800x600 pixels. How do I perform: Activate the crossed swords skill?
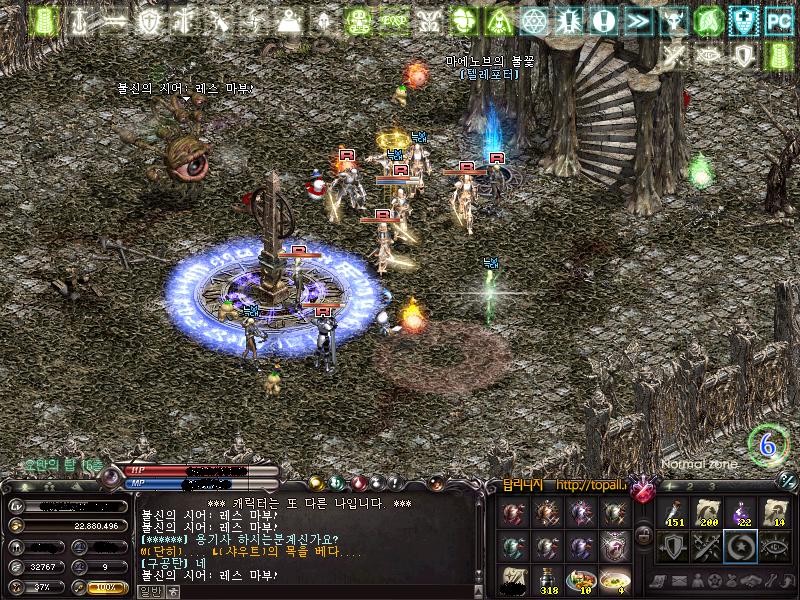tap(707, 547)
